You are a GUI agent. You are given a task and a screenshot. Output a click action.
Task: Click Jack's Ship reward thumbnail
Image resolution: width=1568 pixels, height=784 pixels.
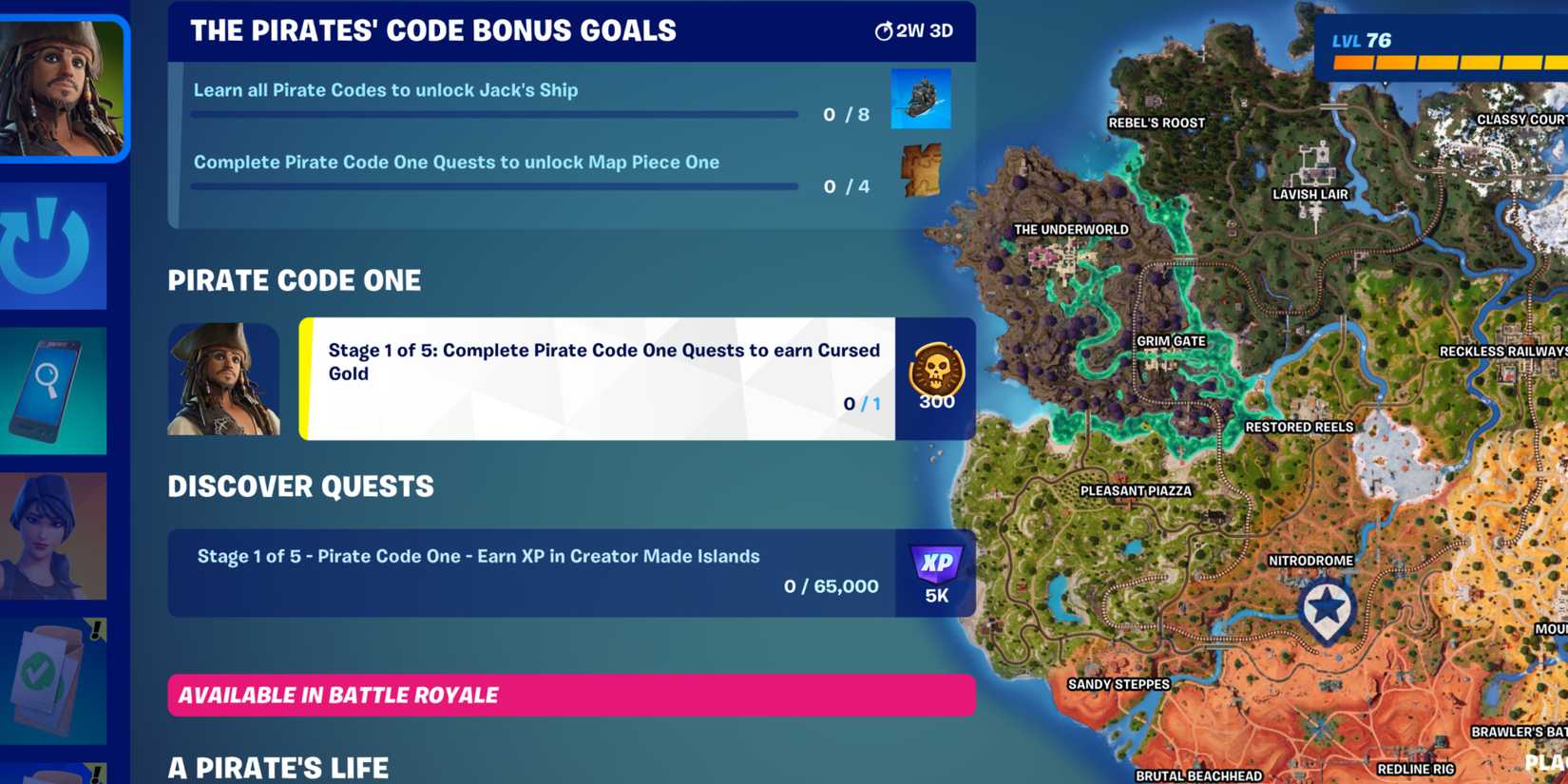click(919, 98)
